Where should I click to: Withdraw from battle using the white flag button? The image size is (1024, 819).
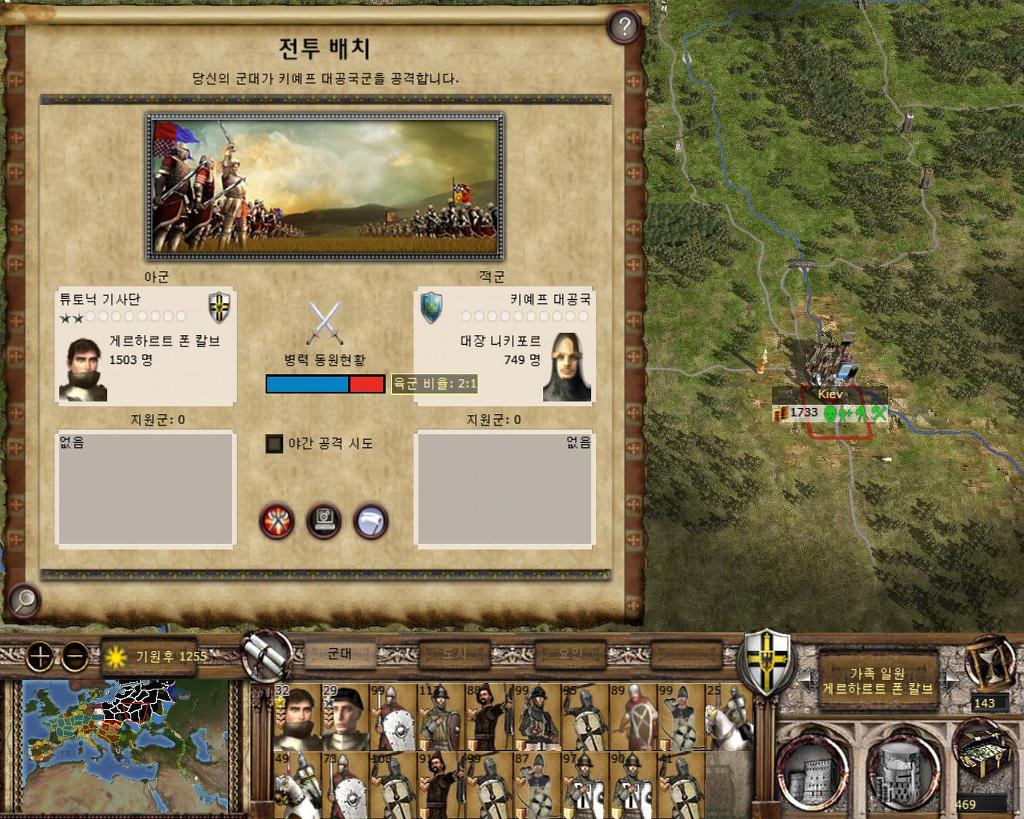(x=371, y=521)
